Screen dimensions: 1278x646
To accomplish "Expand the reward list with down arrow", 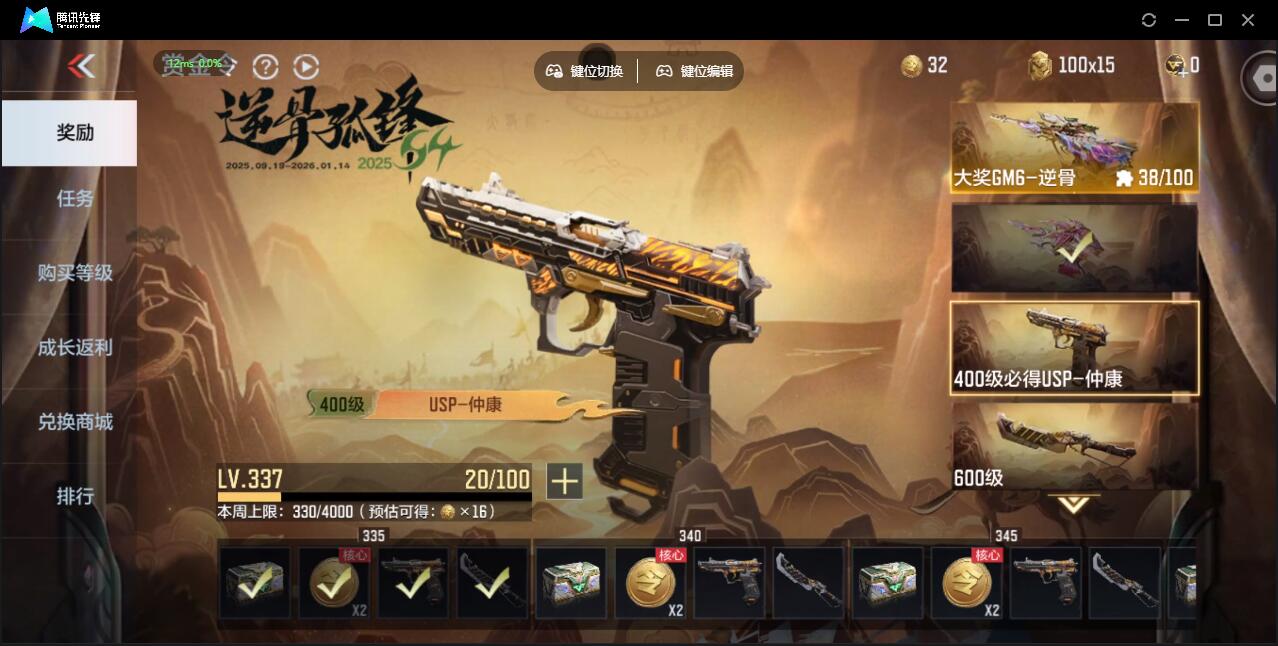I will coord(1074,505).
